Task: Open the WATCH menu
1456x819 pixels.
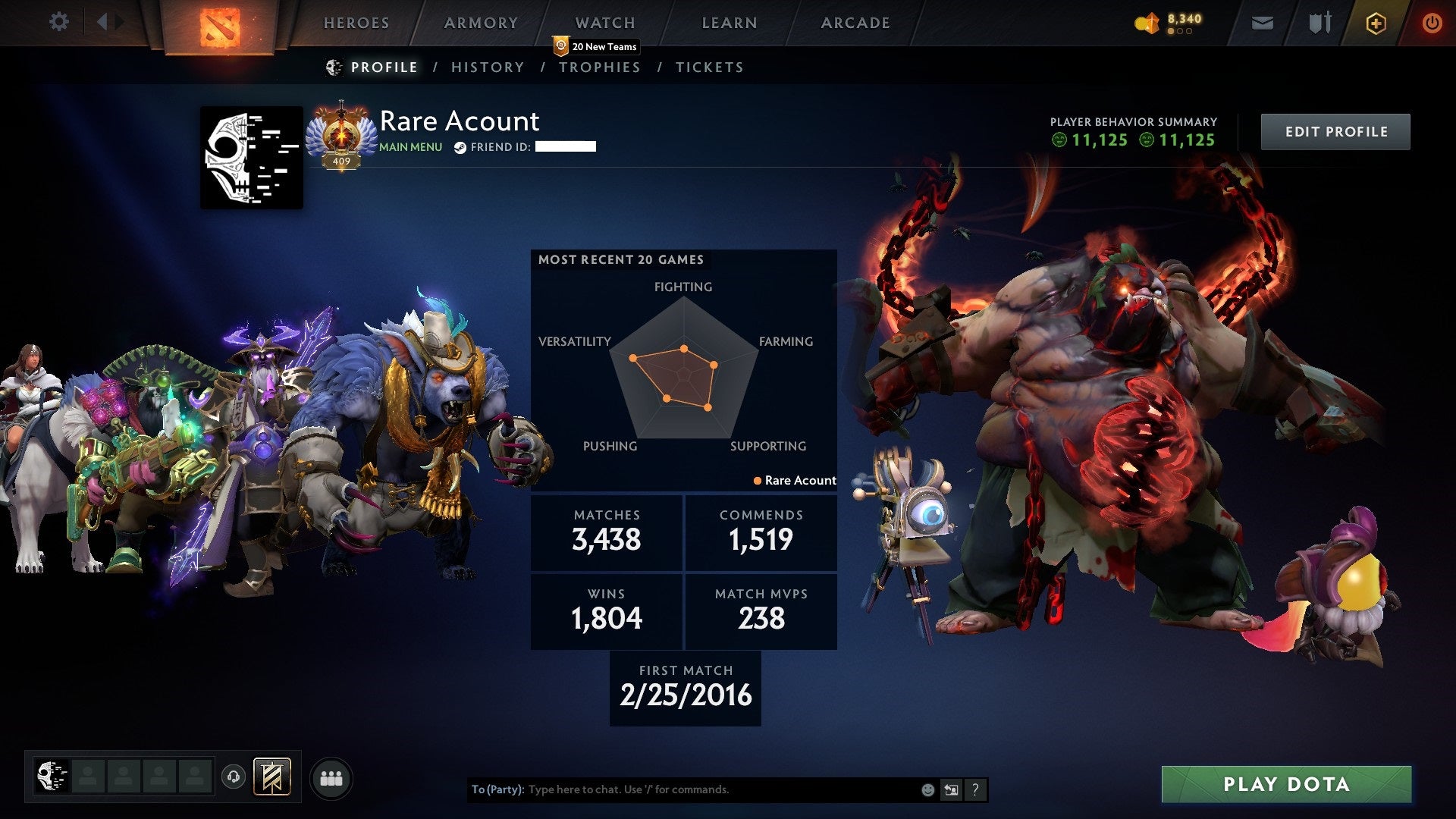Action: (x=604, y=23)
